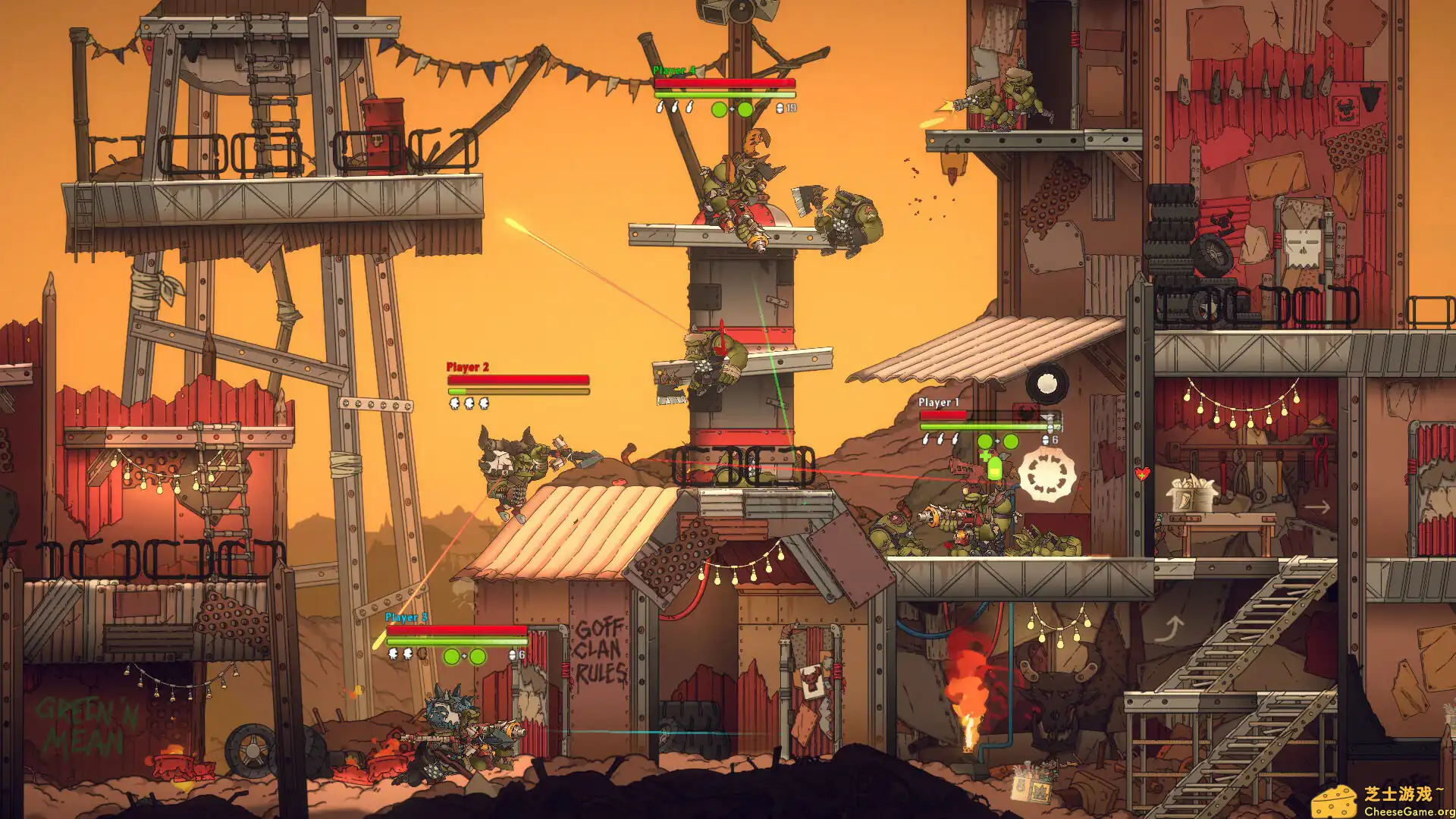Click a grenade icon below Player 3's bar

pyautogui.click(x=393, y=655)
